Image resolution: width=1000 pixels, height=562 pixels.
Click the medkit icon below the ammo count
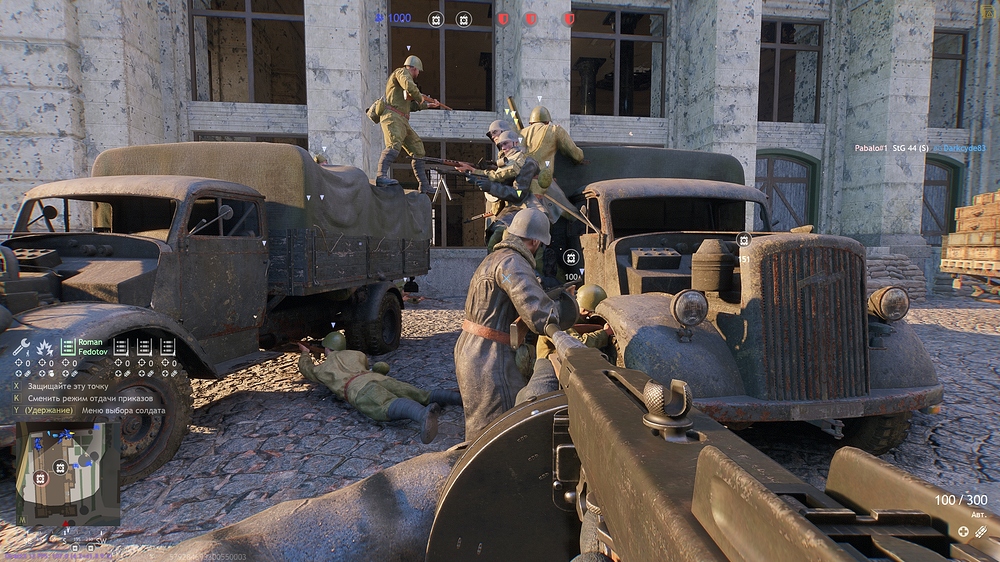[963, 532]
